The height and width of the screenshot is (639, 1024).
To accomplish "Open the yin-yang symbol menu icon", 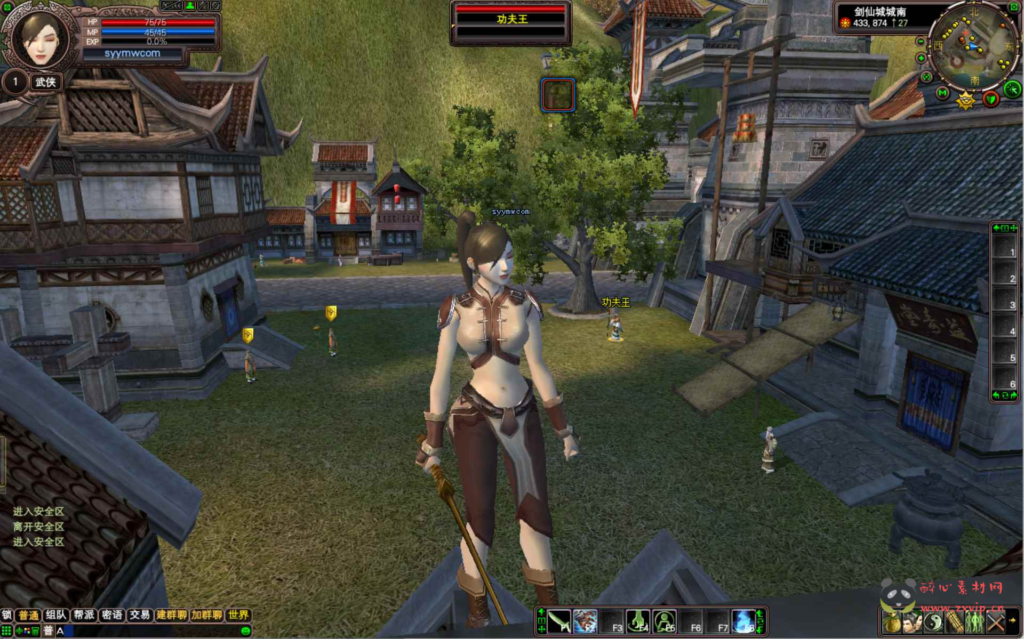I will coord(934,622).
